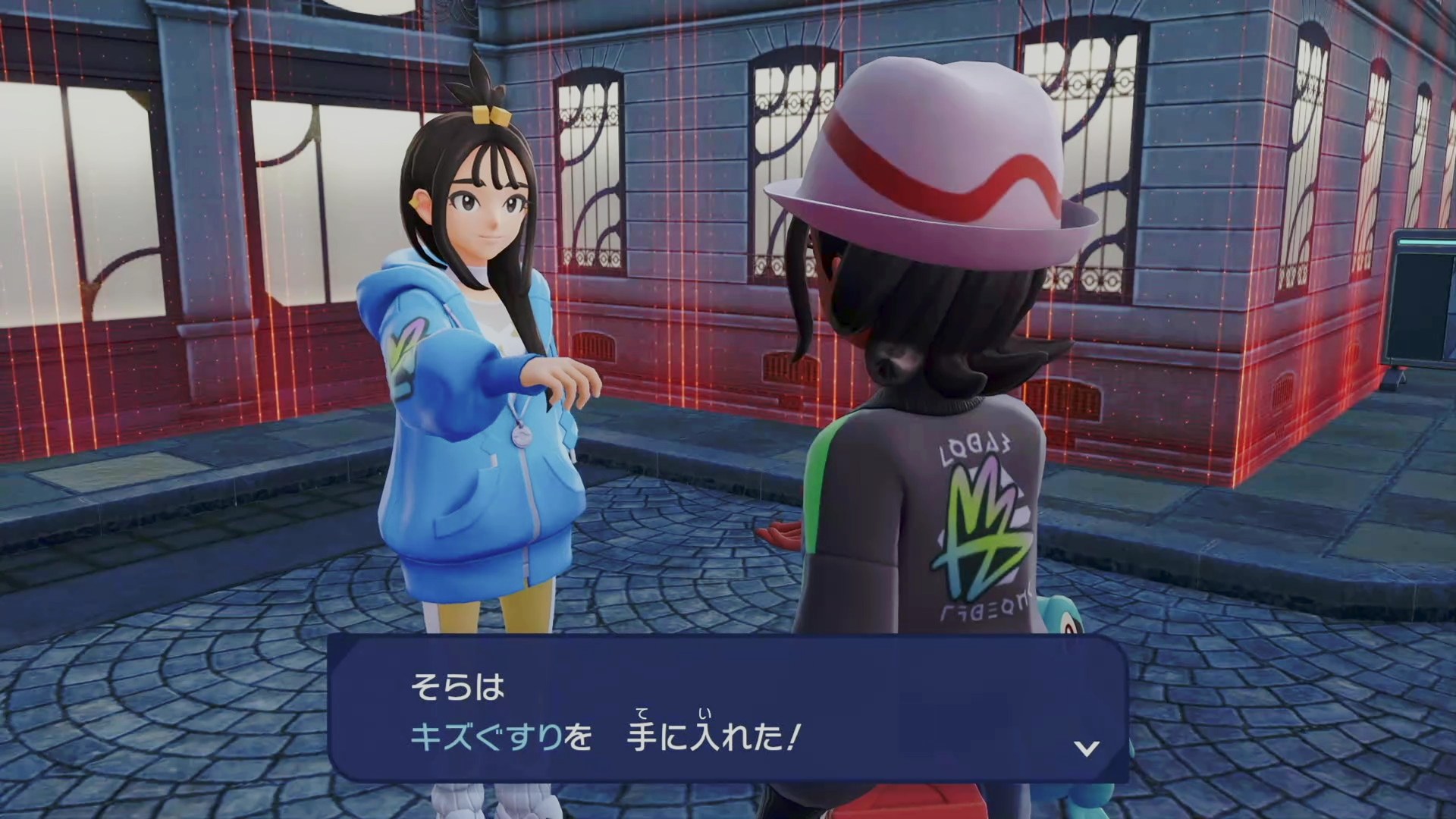Click the item received dialogue box
The height and width of the screenshot is (819, 1456).
pos(728,711)
